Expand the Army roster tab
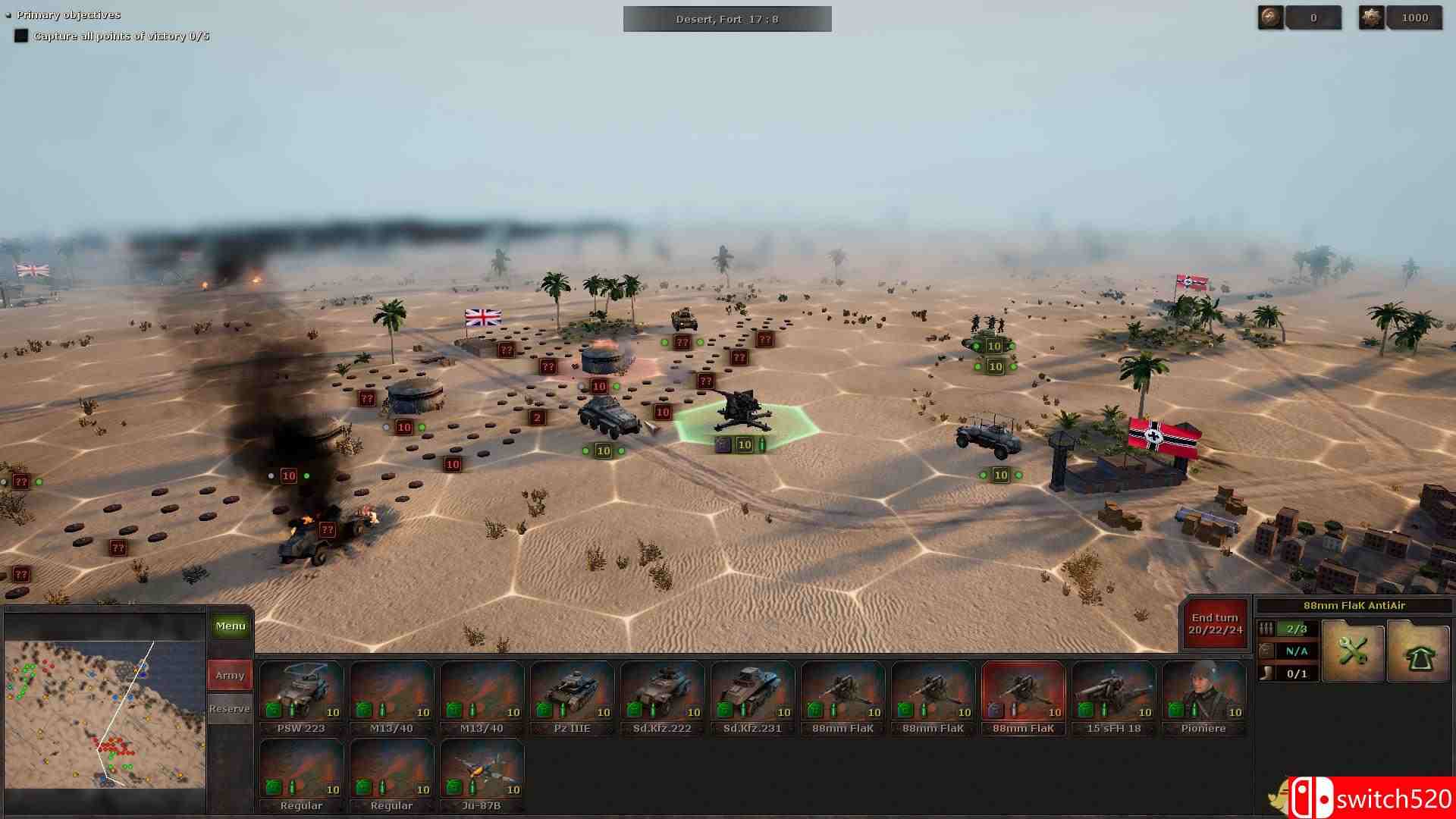The height and width of the screenshot is (819, 1456). pyautogui.click(x=229, y=674)
